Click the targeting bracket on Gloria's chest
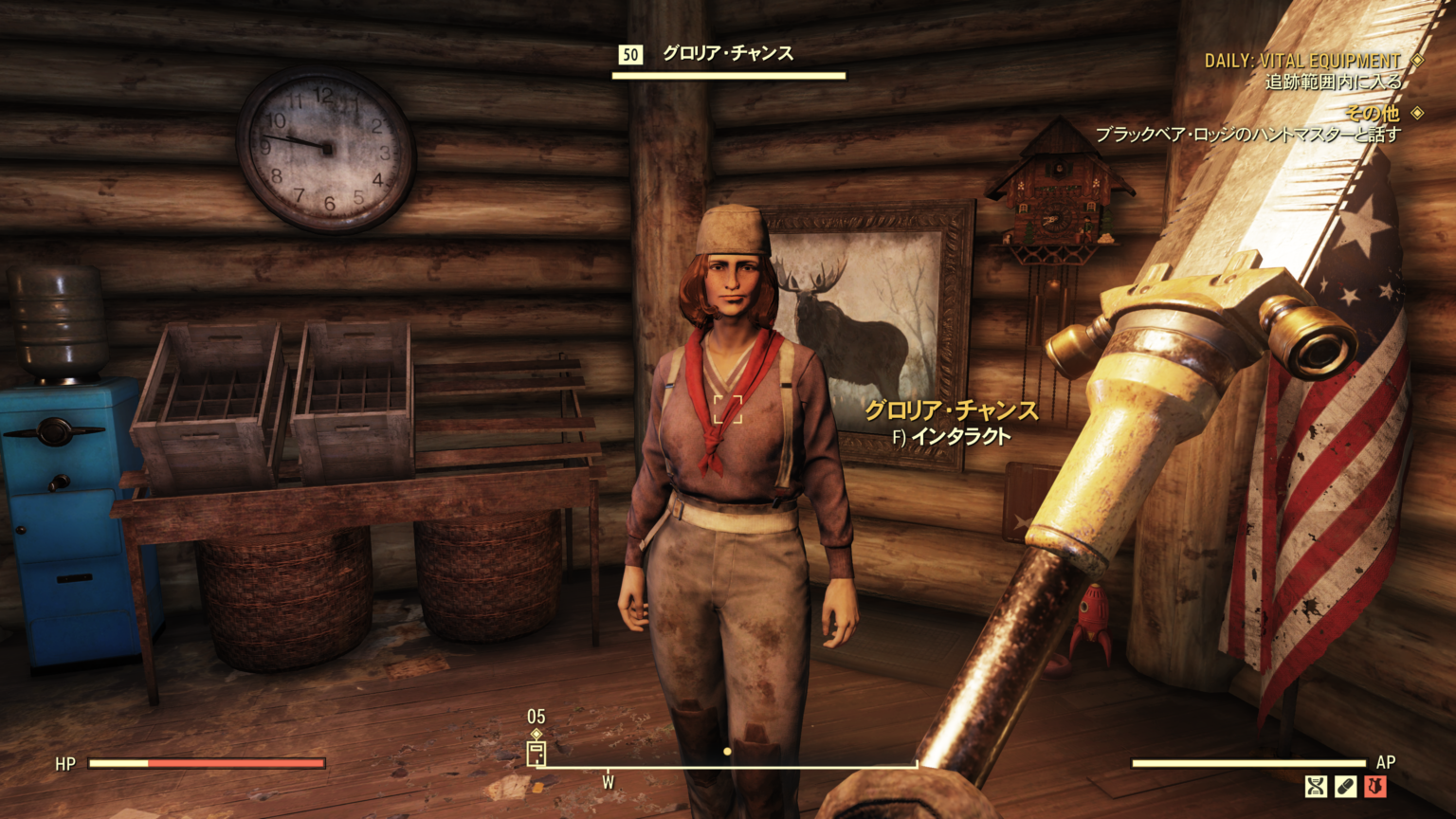1456x819 pixels. tap(730, 408)
